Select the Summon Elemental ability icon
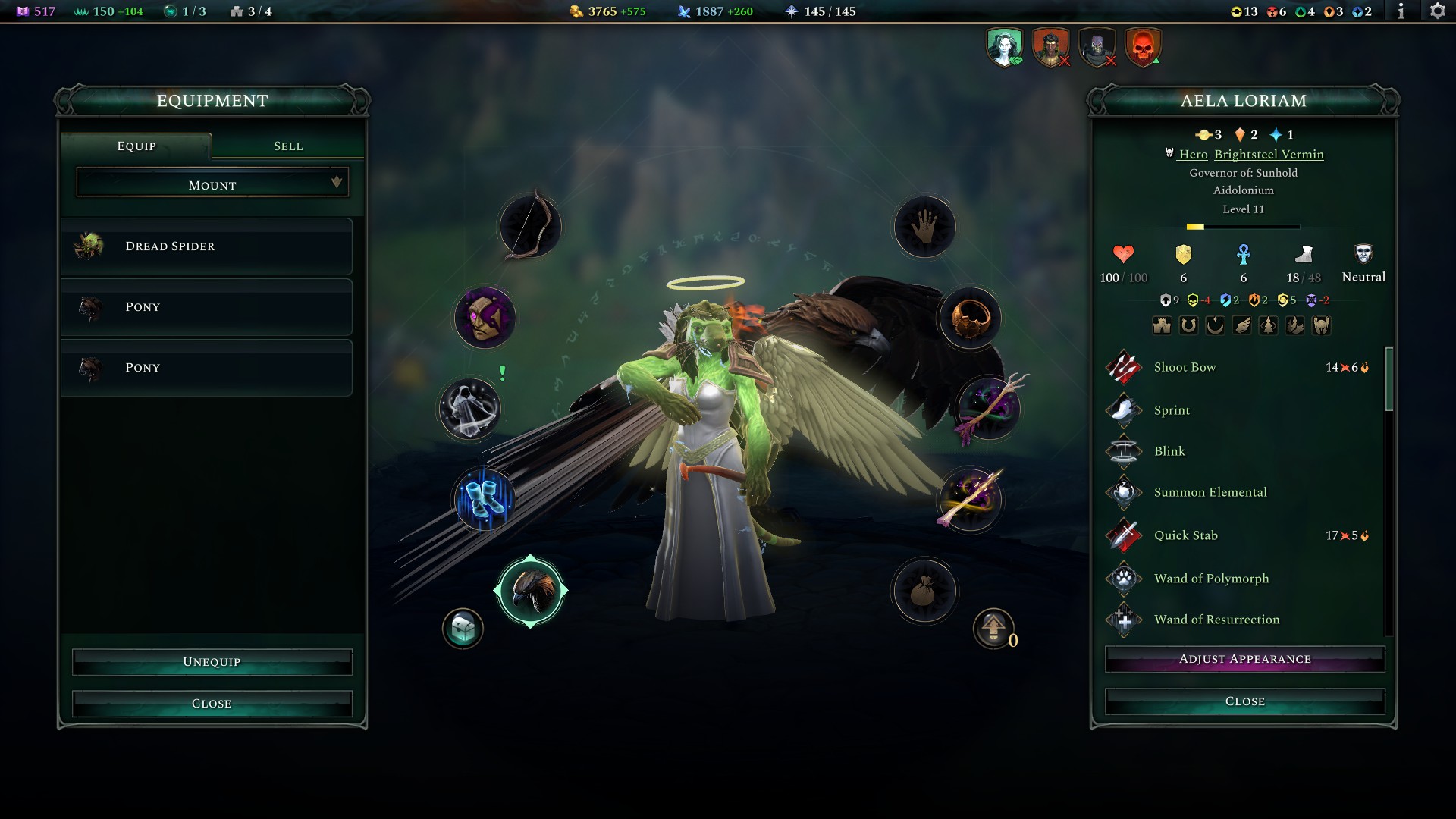This screenshot has width=1456, height=819. (1123, 492)
